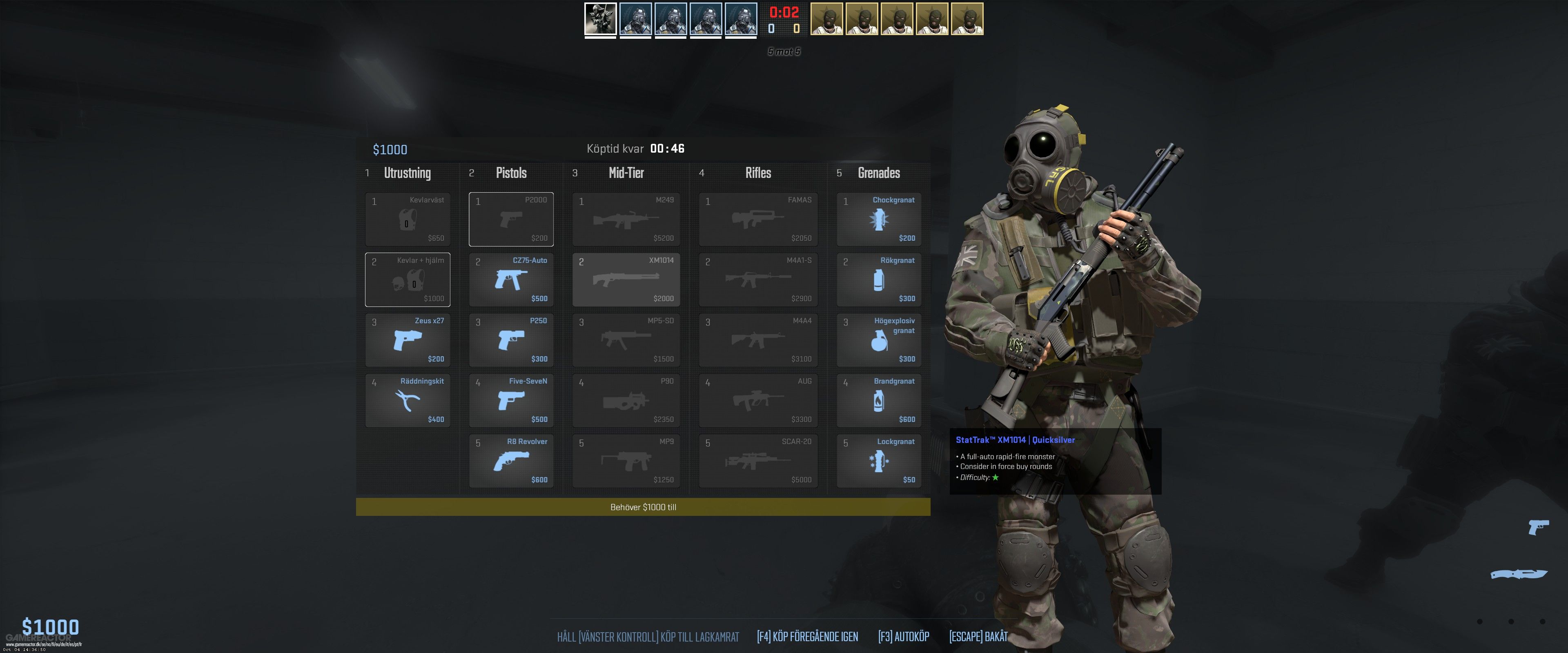Switch to the Rifles category
This screenshot has width=1568, height=653.
(758, 173)
